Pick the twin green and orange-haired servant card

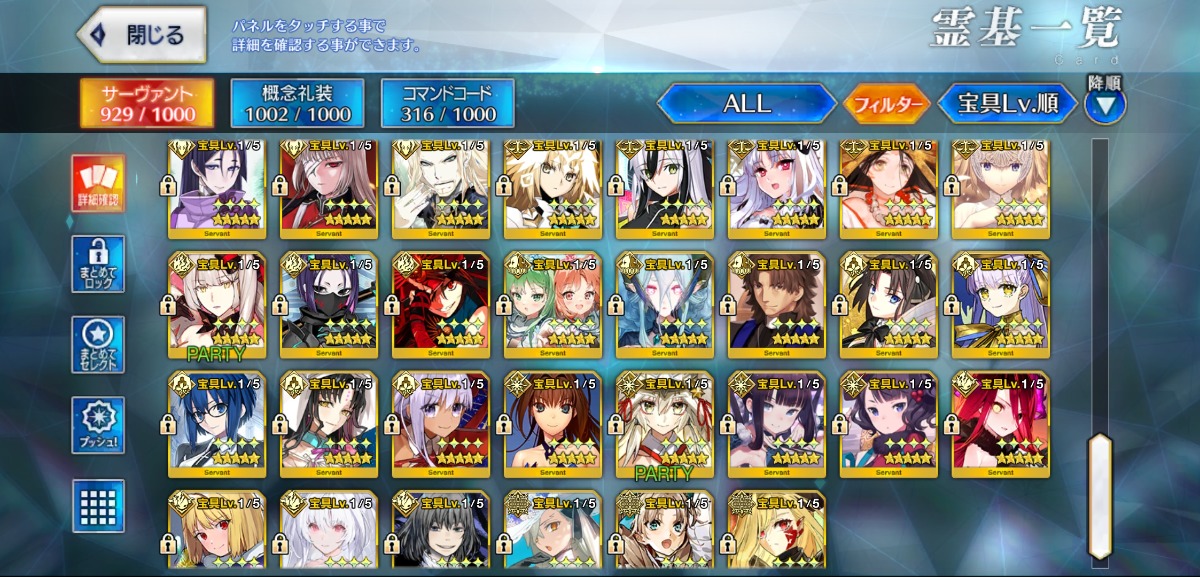click(x=553, y=302)
